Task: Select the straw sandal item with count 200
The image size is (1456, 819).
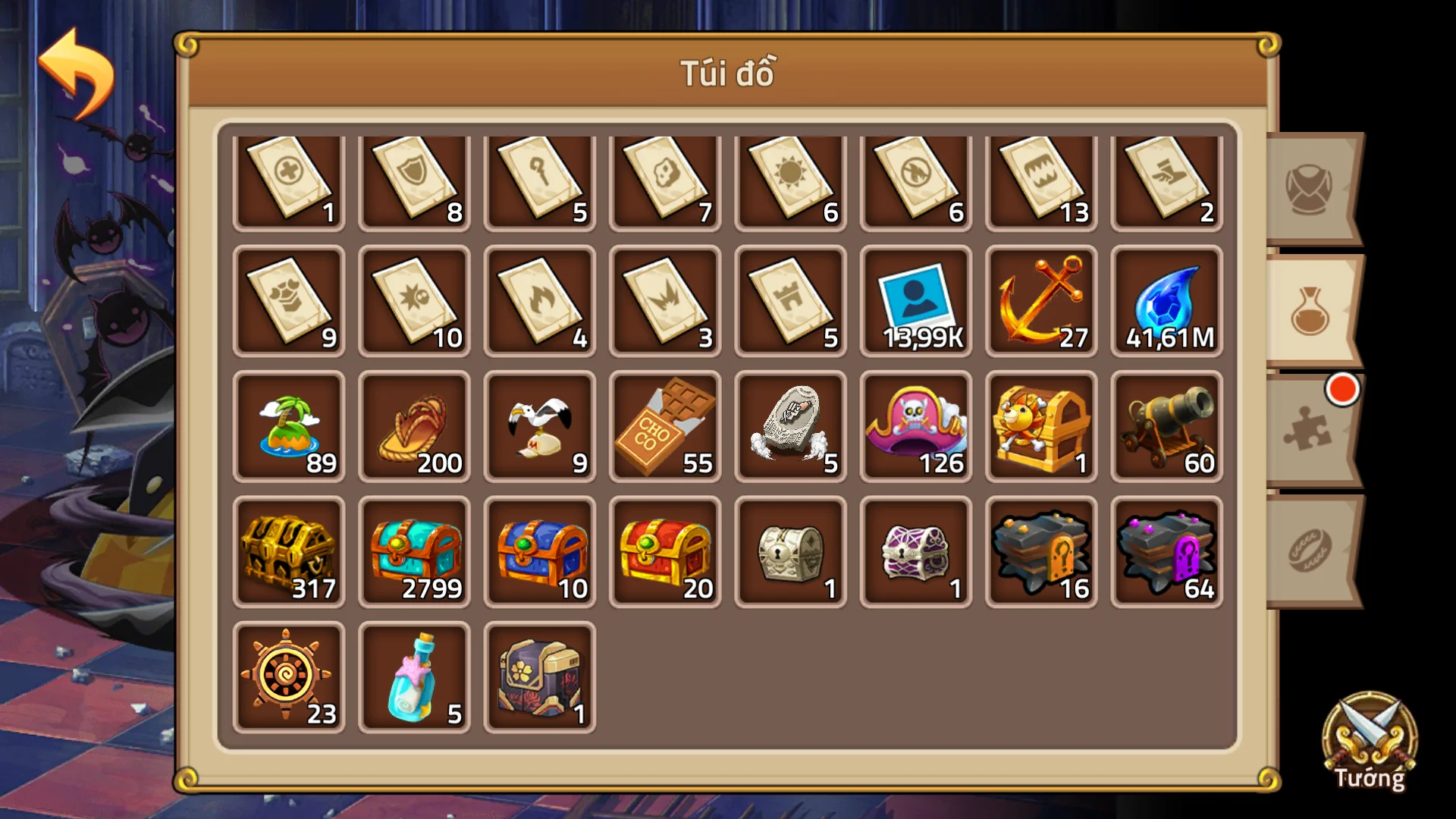Action: coord(414,426)
